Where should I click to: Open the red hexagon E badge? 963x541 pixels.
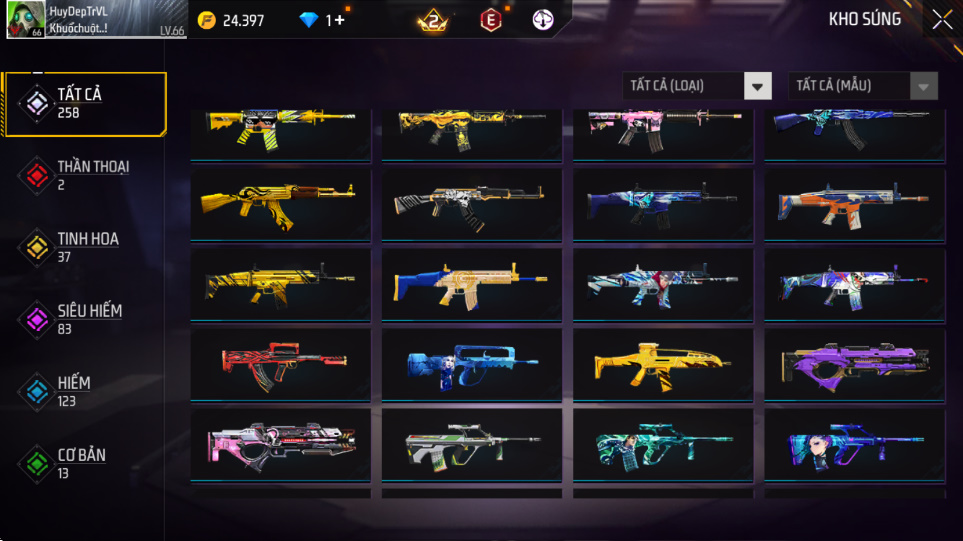click(x=490, y=20)
